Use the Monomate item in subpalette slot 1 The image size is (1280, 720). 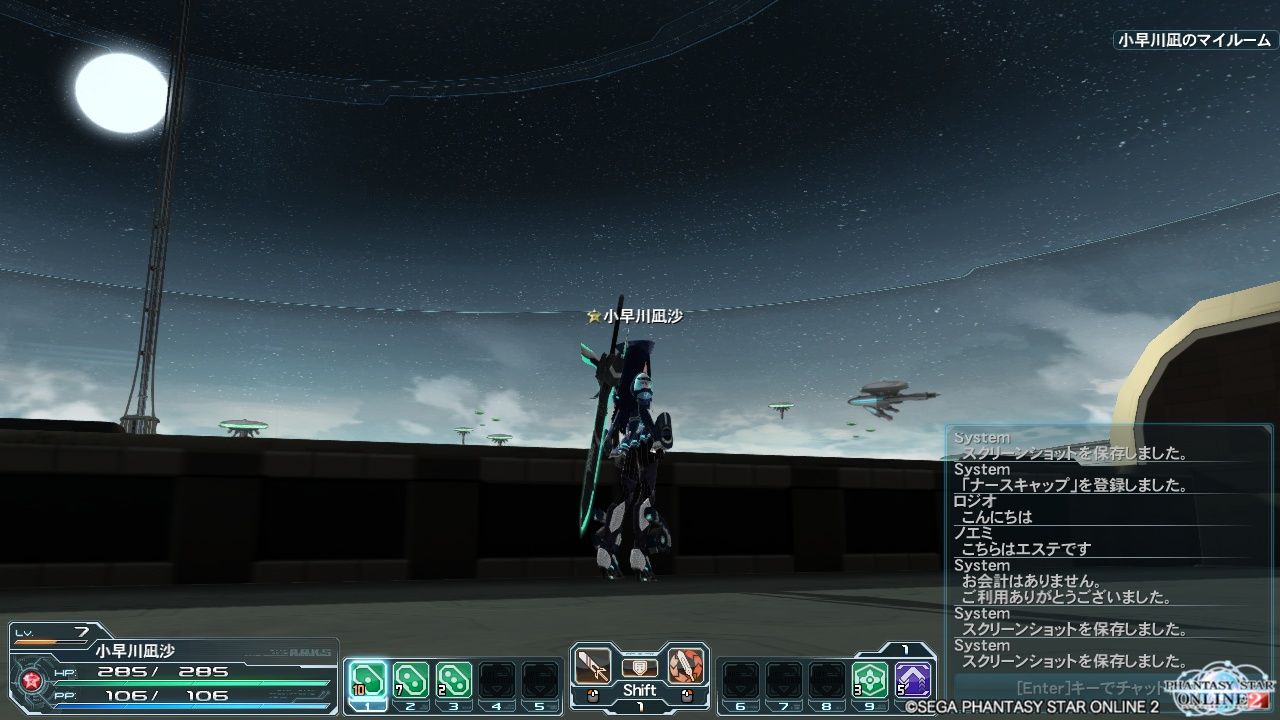click(x=366, y=680)
